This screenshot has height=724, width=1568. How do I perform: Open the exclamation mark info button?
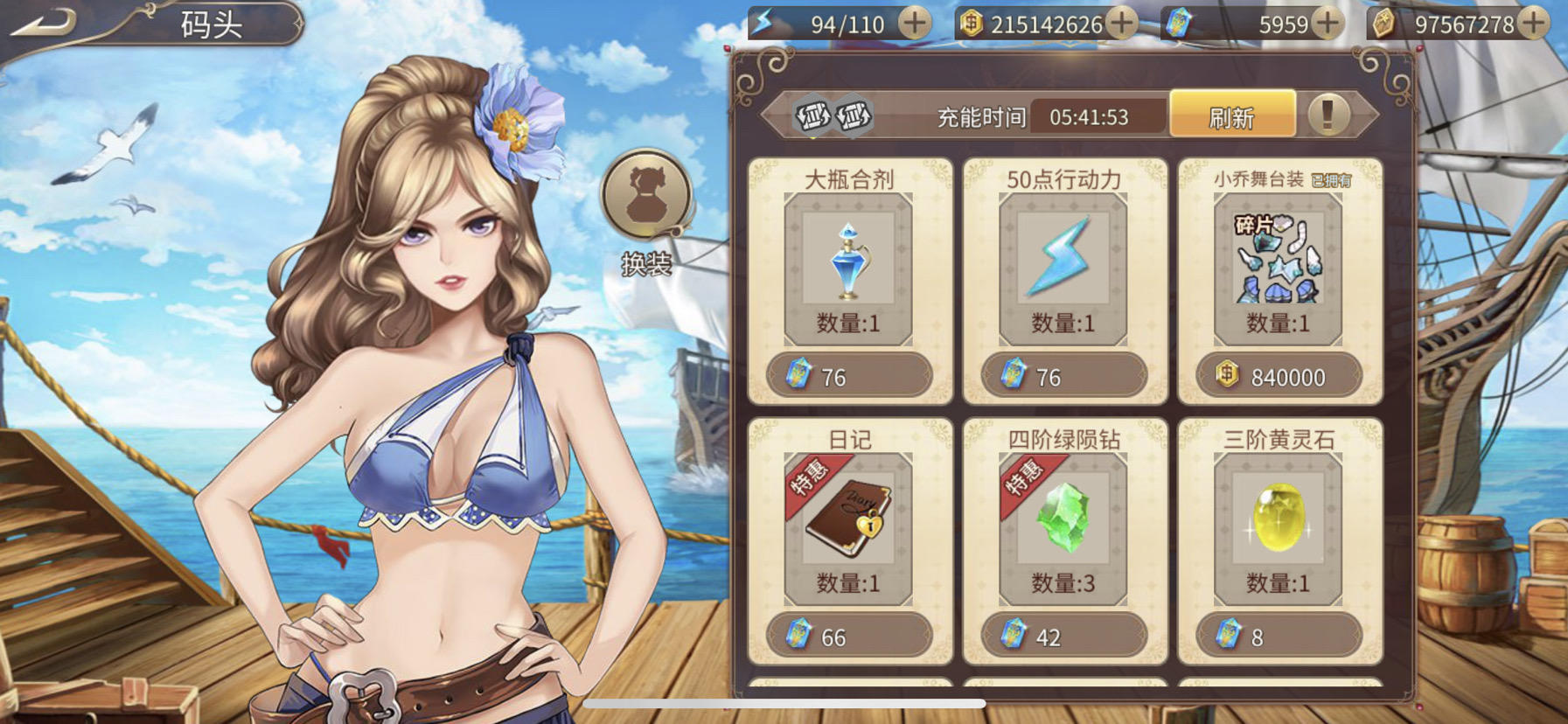point(1328,115)
